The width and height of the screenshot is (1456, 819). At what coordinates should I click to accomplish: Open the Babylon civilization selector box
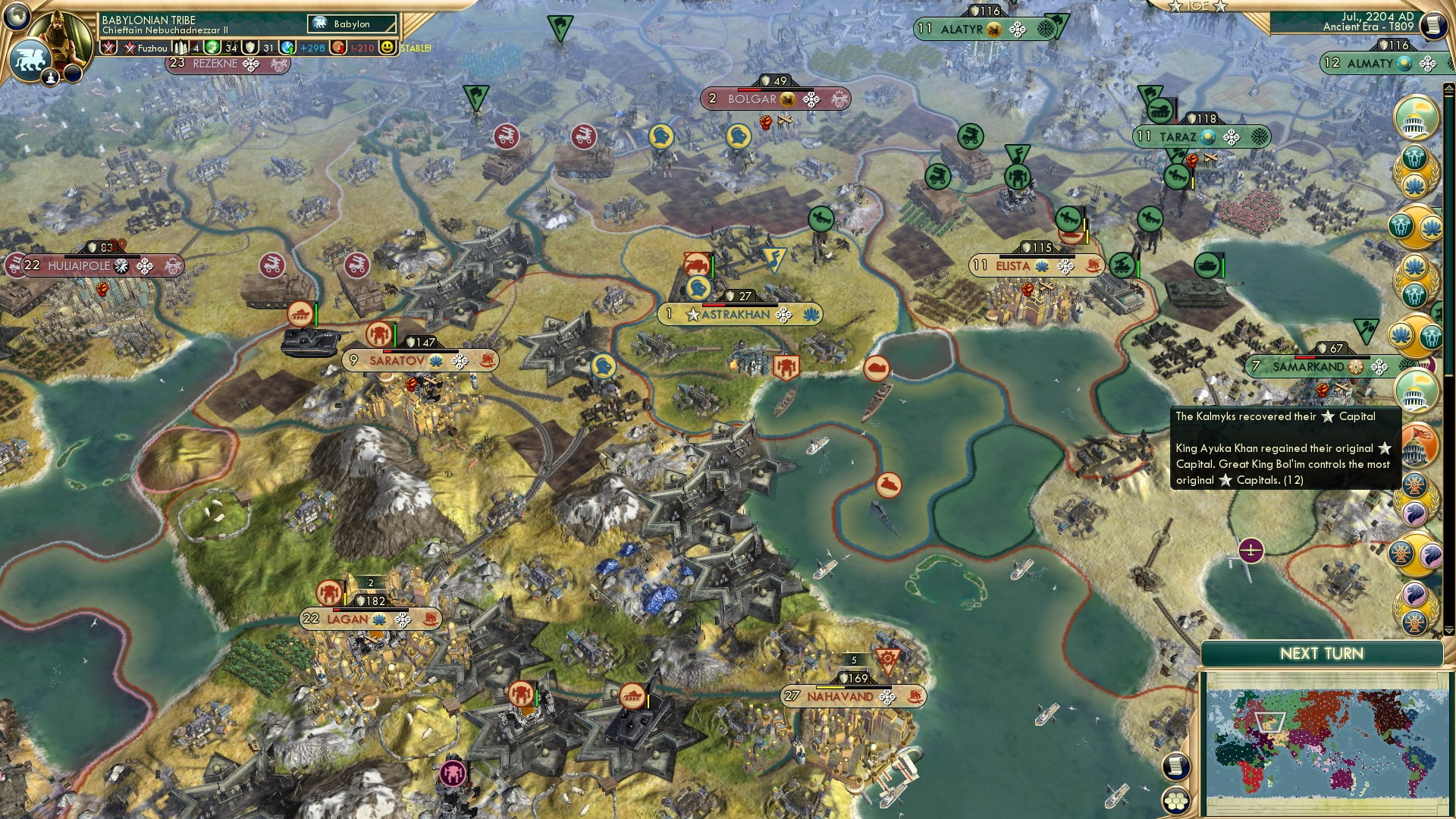(x=353, y=24)
